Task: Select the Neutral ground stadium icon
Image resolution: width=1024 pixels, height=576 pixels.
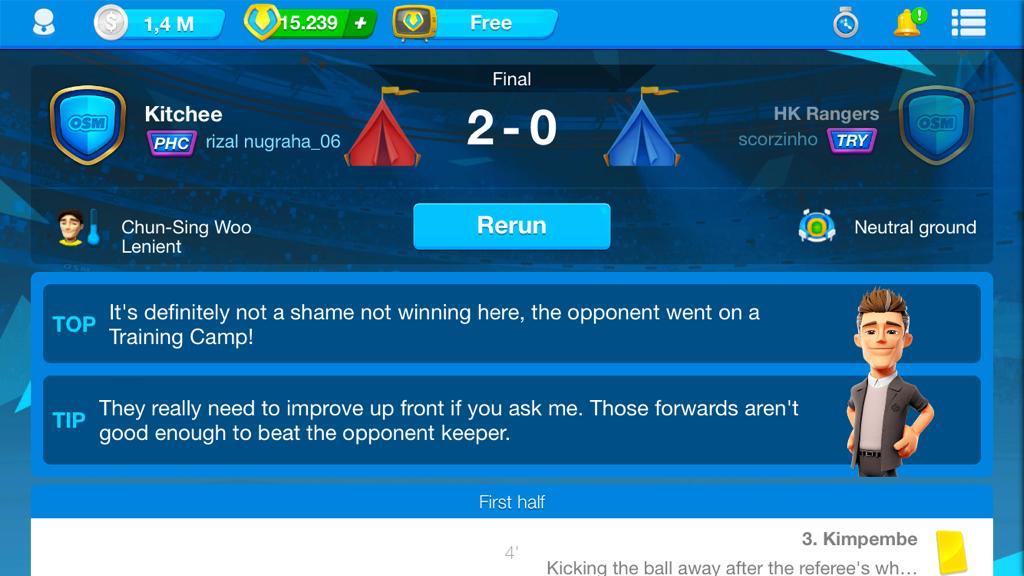Action: pos(817,227)
